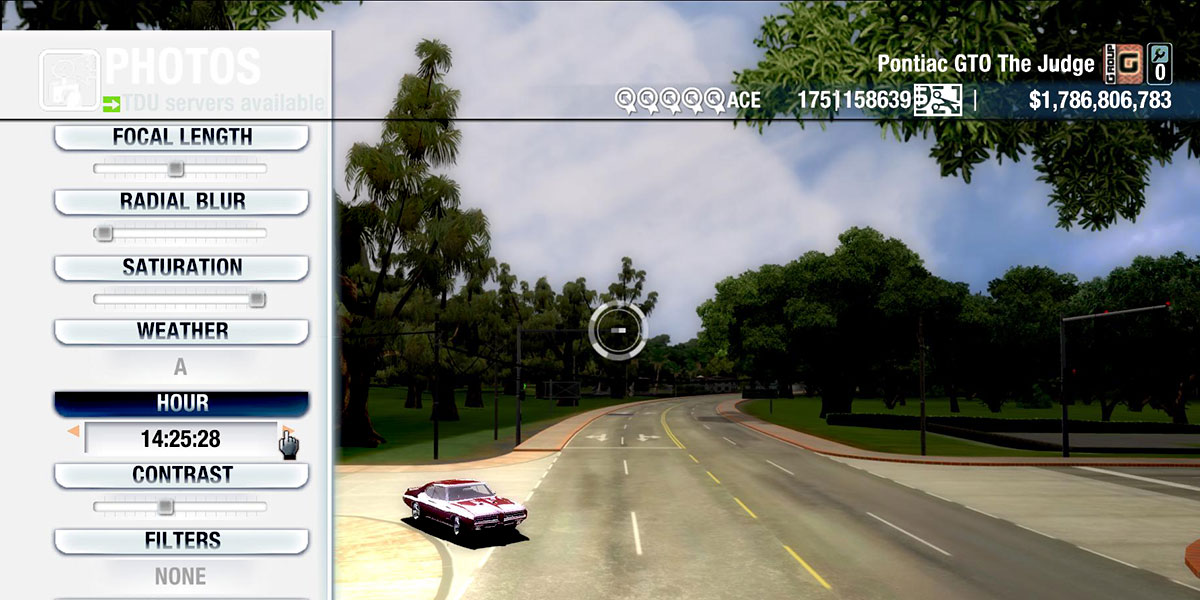Select the Radial Blur option
This screenshot has height=600, width=1200.
tap(181, 201)
